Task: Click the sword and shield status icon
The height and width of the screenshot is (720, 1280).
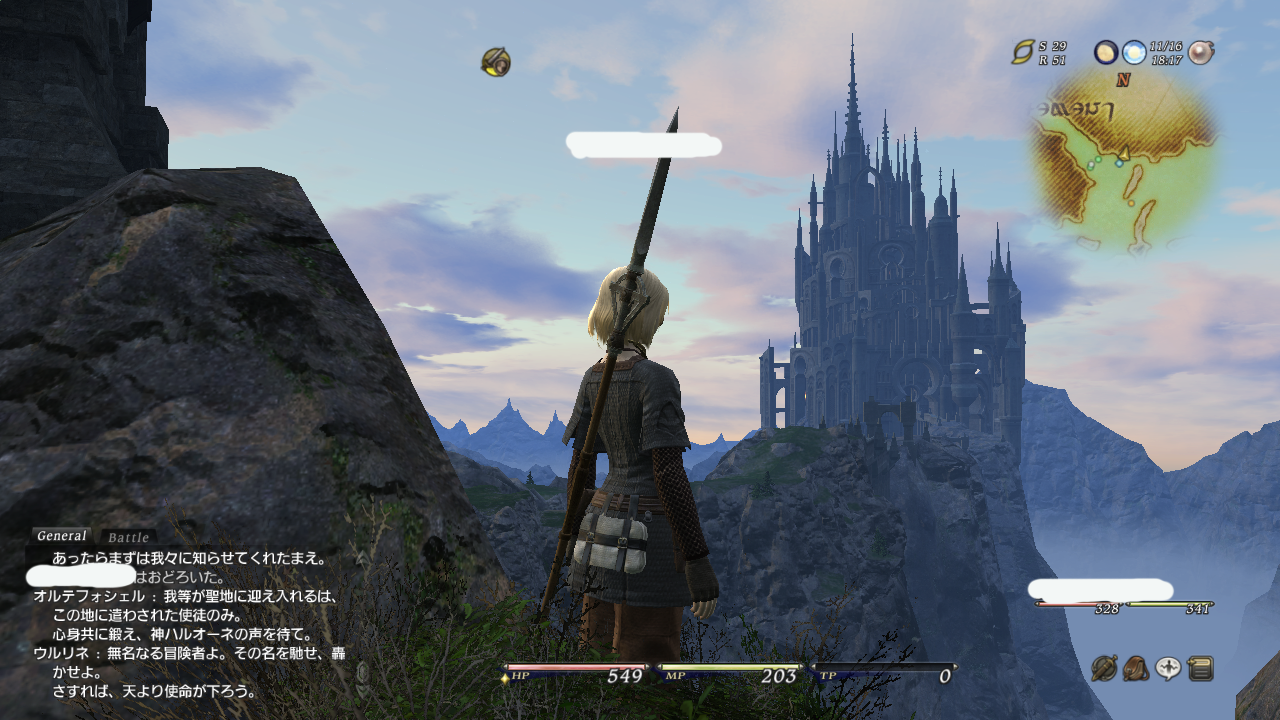Action: click(495, 62)
